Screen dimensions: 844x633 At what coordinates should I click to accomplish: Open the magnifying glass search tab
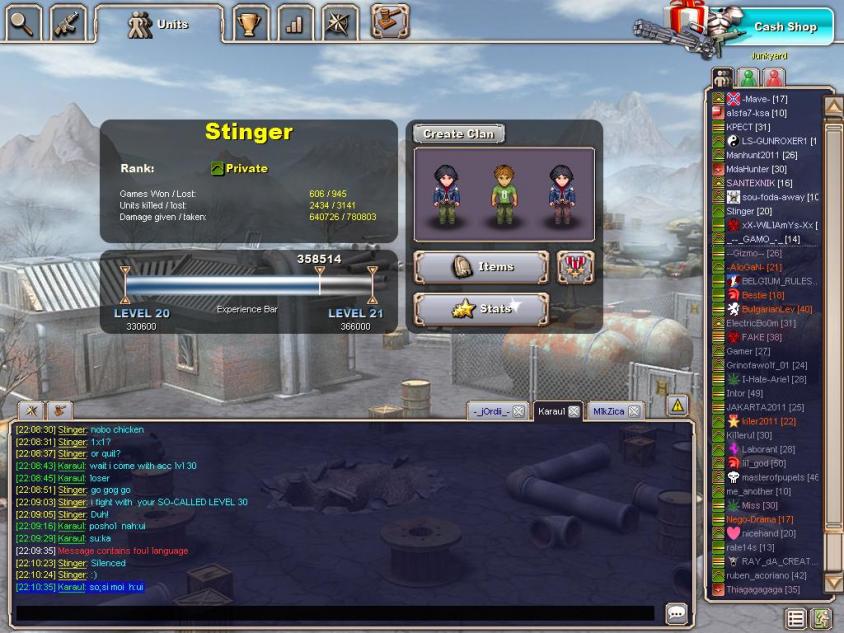[23, 20]
